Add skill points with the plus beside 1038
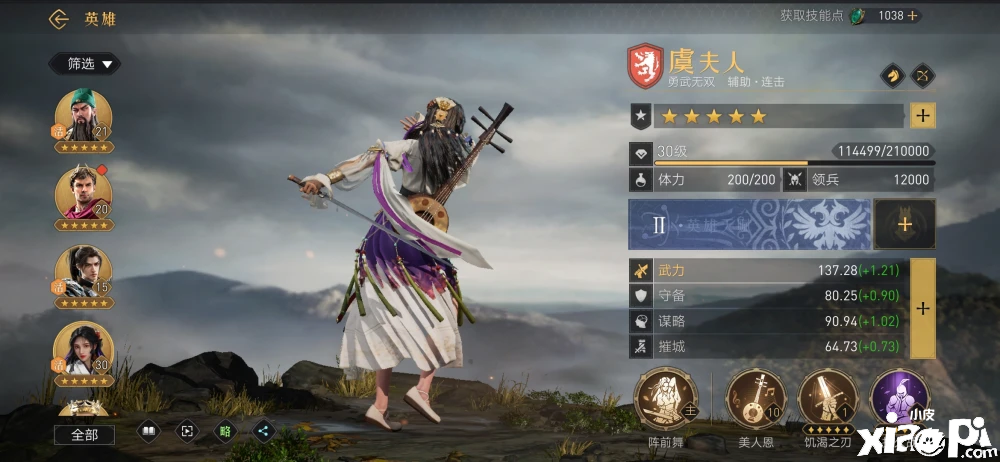 click(912, 16)
